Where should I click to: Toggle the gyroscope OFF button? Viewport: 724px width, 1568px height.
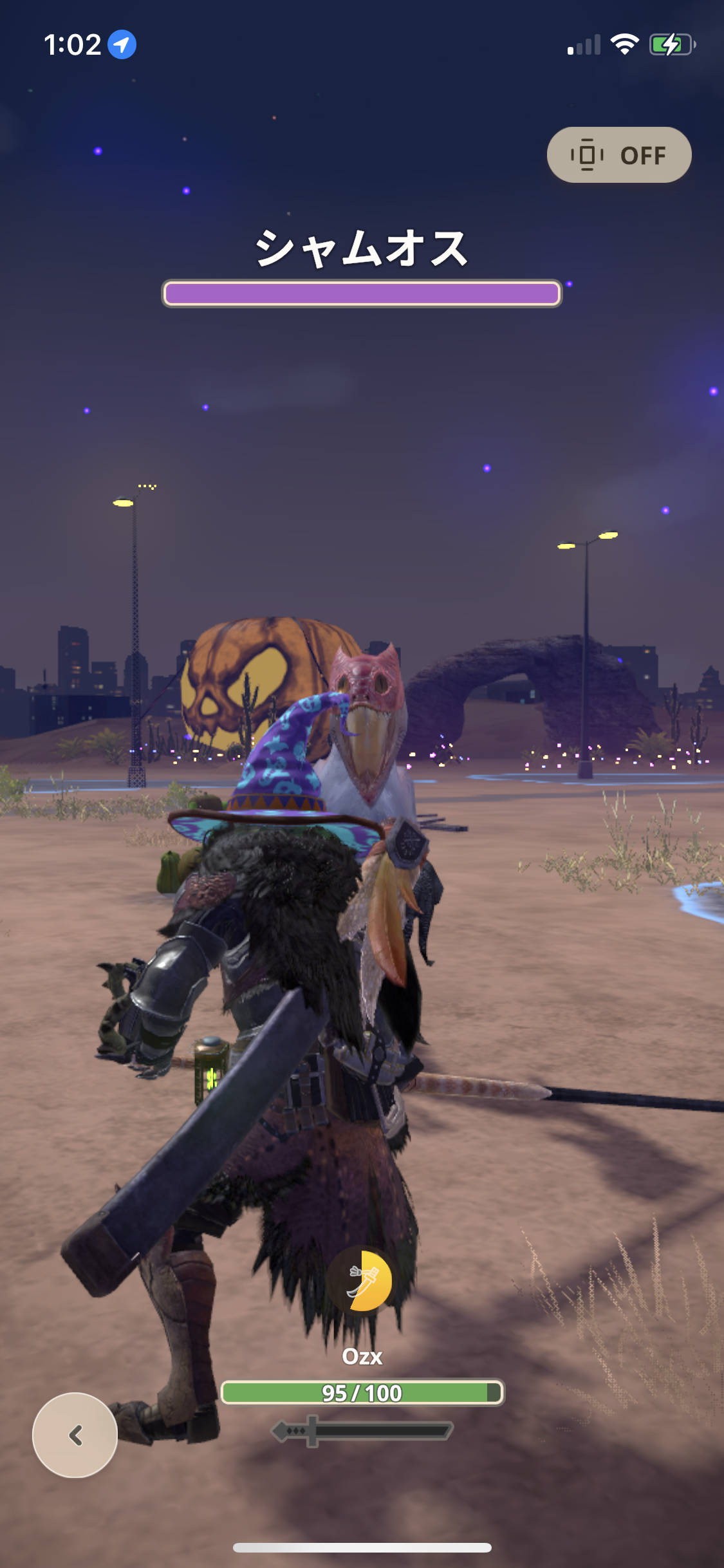[x=618, y=155]
